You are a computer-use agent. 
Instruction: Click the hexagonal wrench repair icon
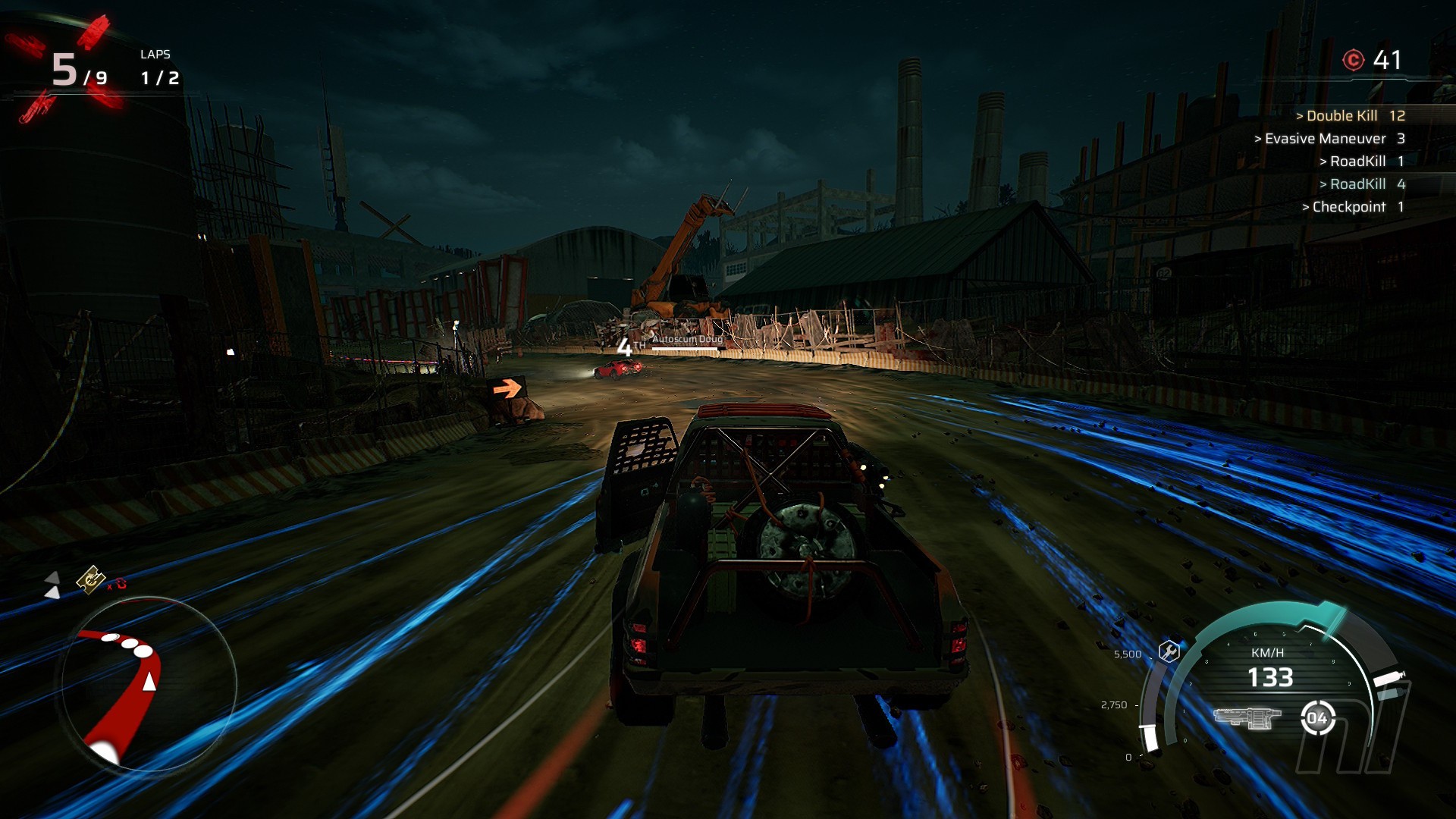point(1169,651)
